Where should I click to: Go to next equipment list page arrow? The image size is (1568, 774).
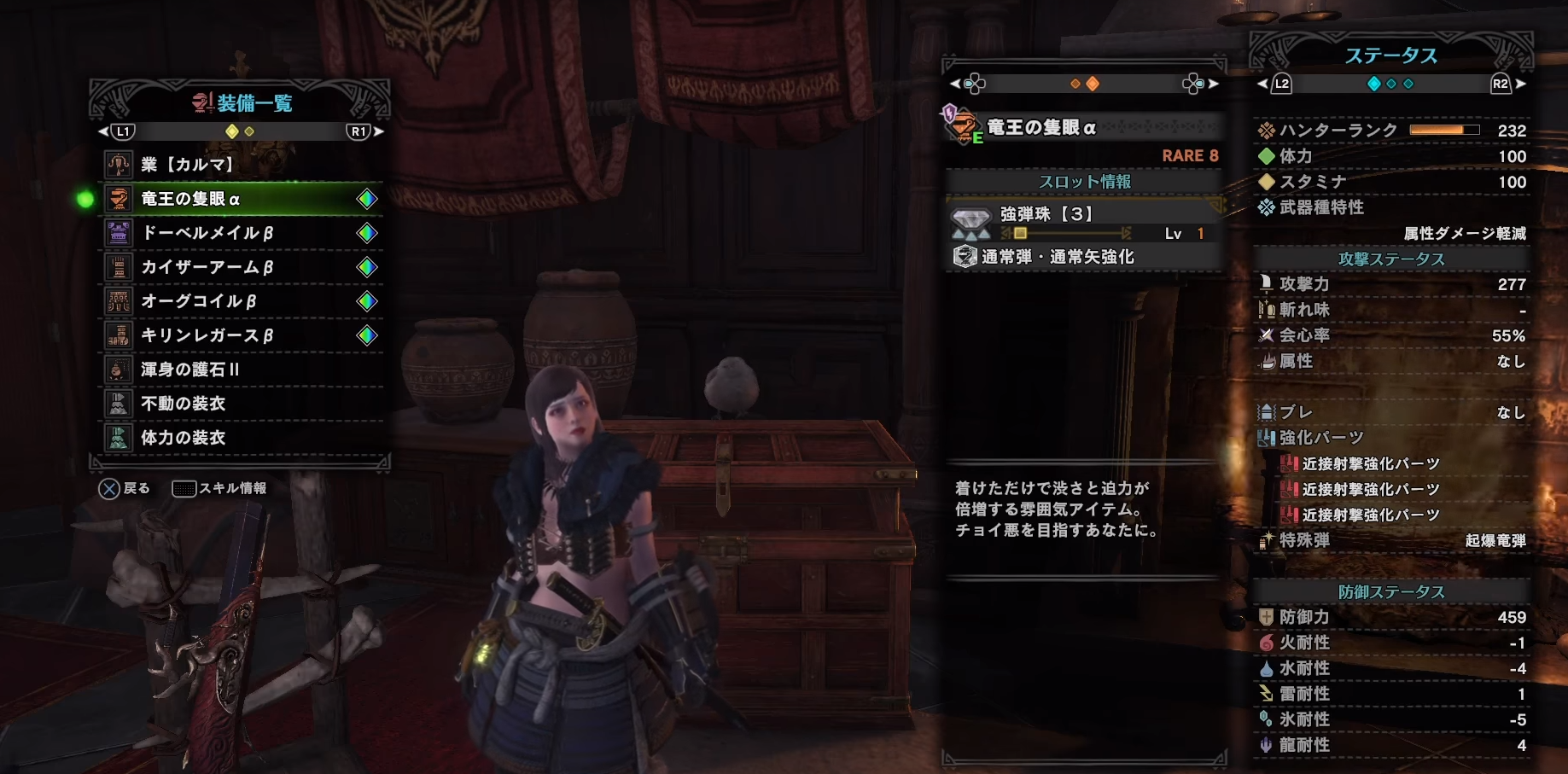pyautogui.click(x=379, y=131)
